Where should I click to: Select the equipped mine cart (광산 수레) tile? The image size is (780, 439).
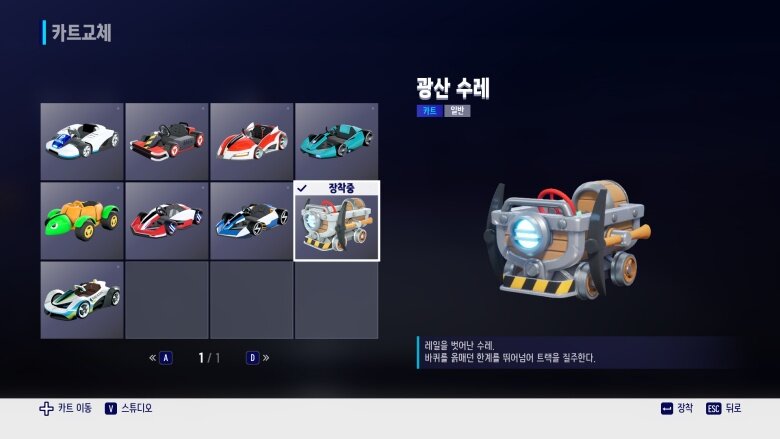(336, 221)
